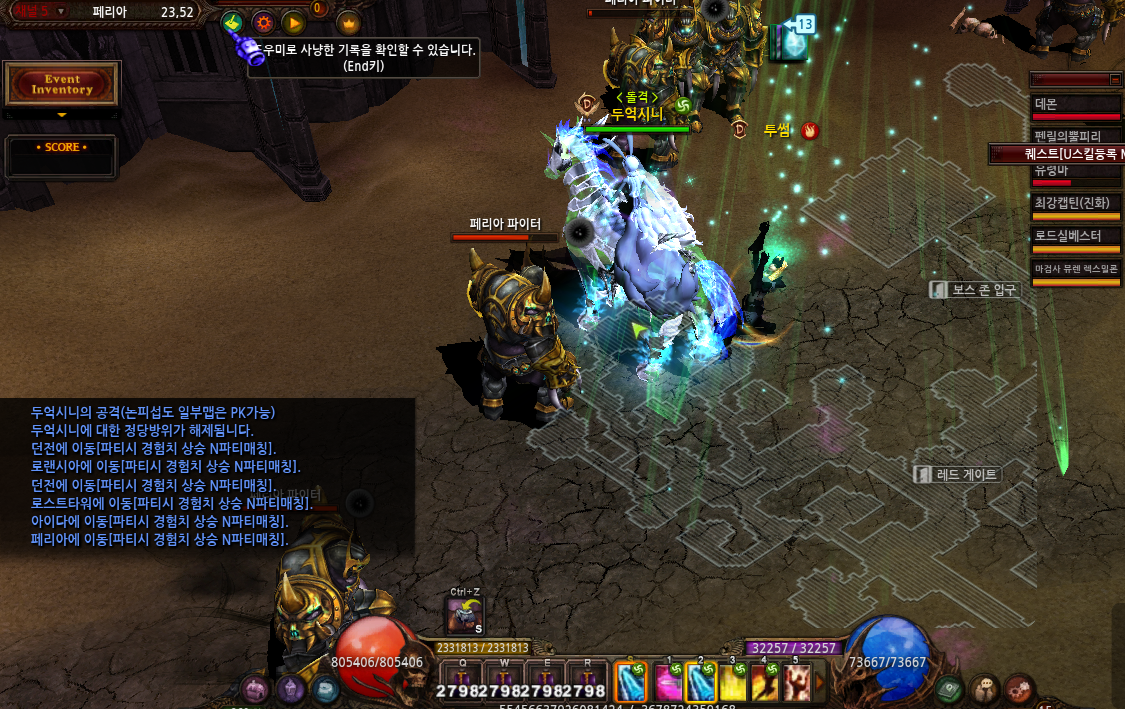The width and height of the screenshot is (1125, 709).
Task: Open the channel 5 dropdown
Action: pos(61,11)
